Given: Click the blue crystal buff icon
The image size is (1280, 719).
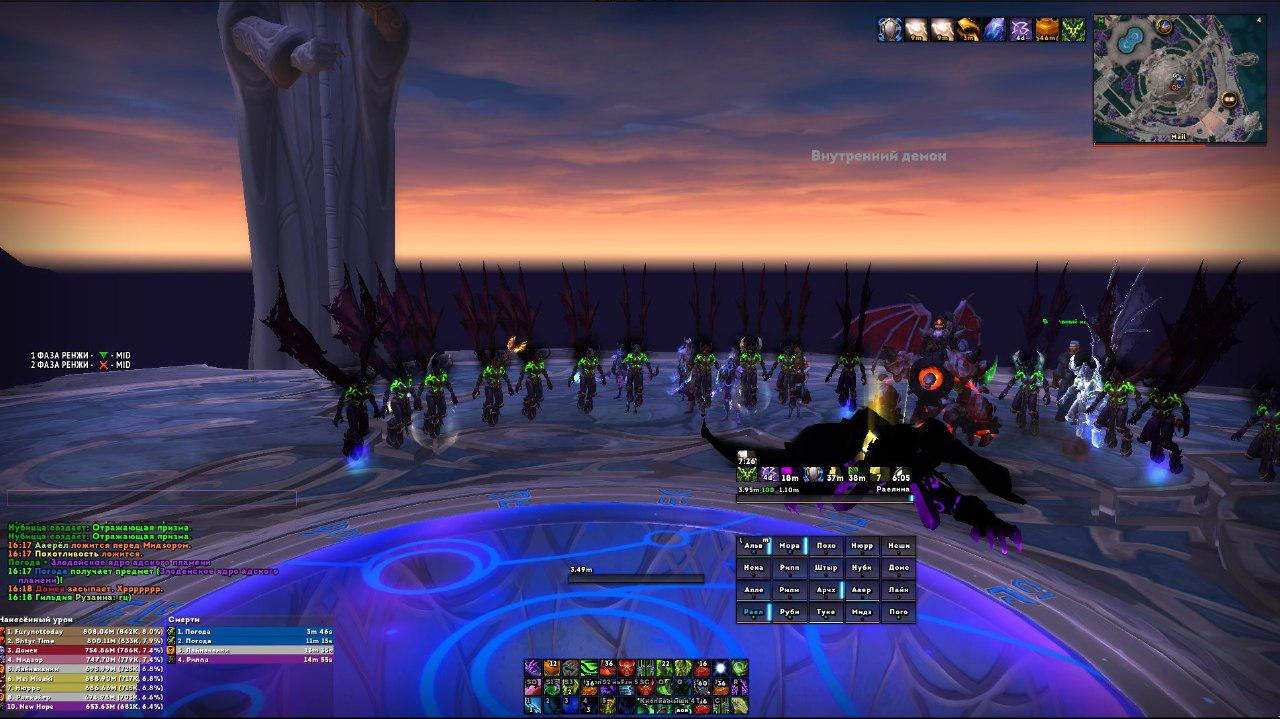Looking at the screenshot, I should click(994, 30).
